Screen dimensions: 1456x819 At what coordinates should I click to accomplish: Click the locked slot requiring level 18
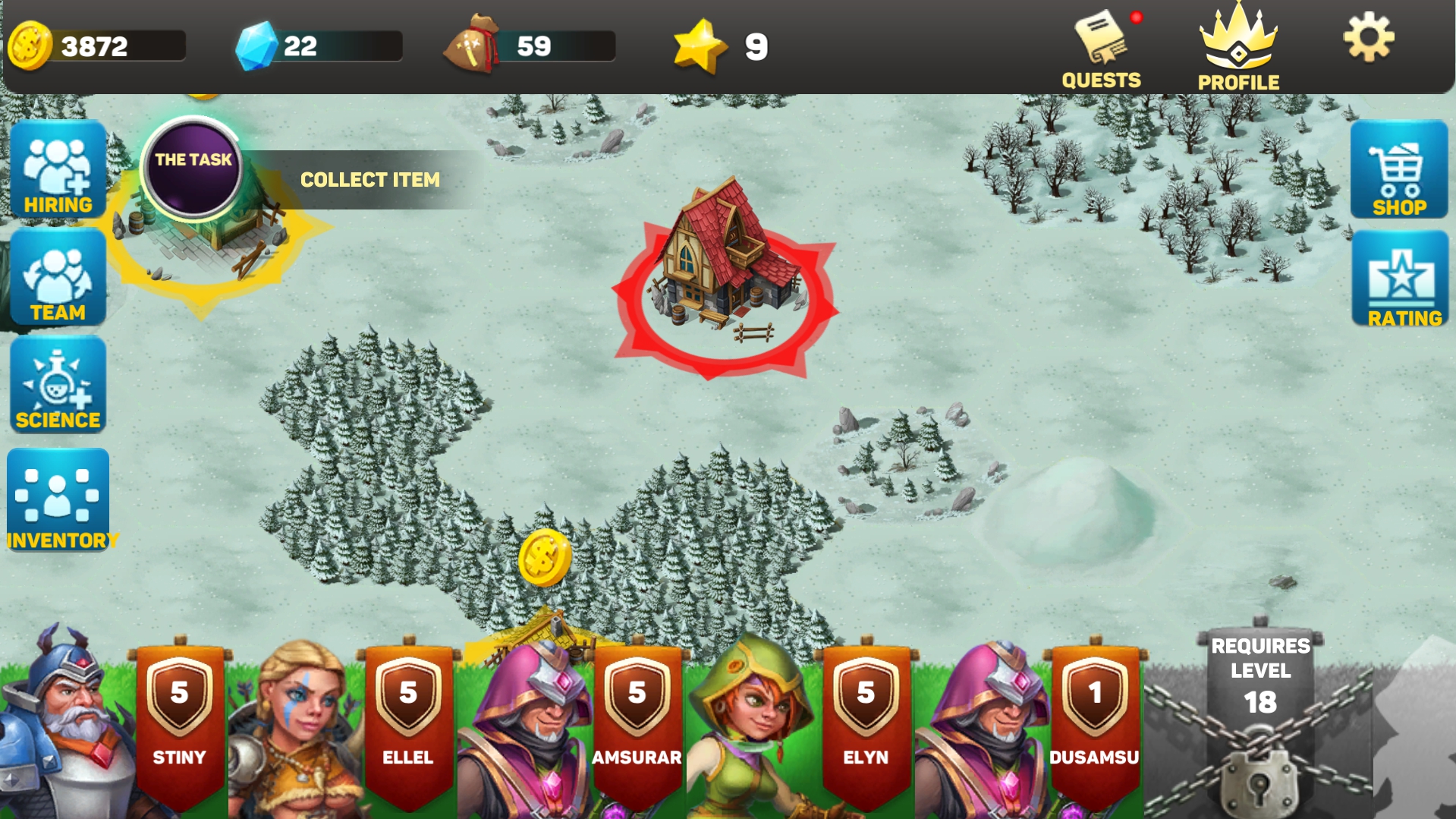click(x=1262, y=721)
